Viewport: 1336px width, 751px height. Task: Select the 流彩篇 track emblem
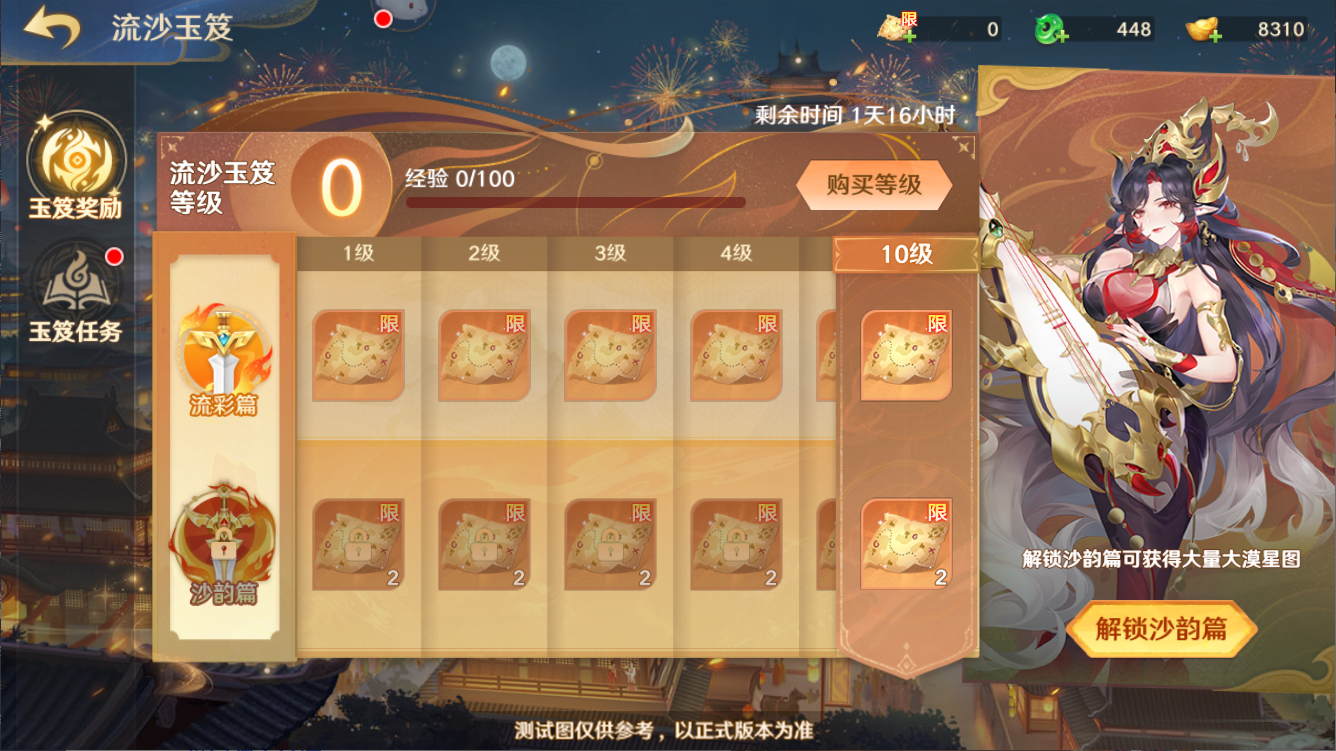point(223,357)
